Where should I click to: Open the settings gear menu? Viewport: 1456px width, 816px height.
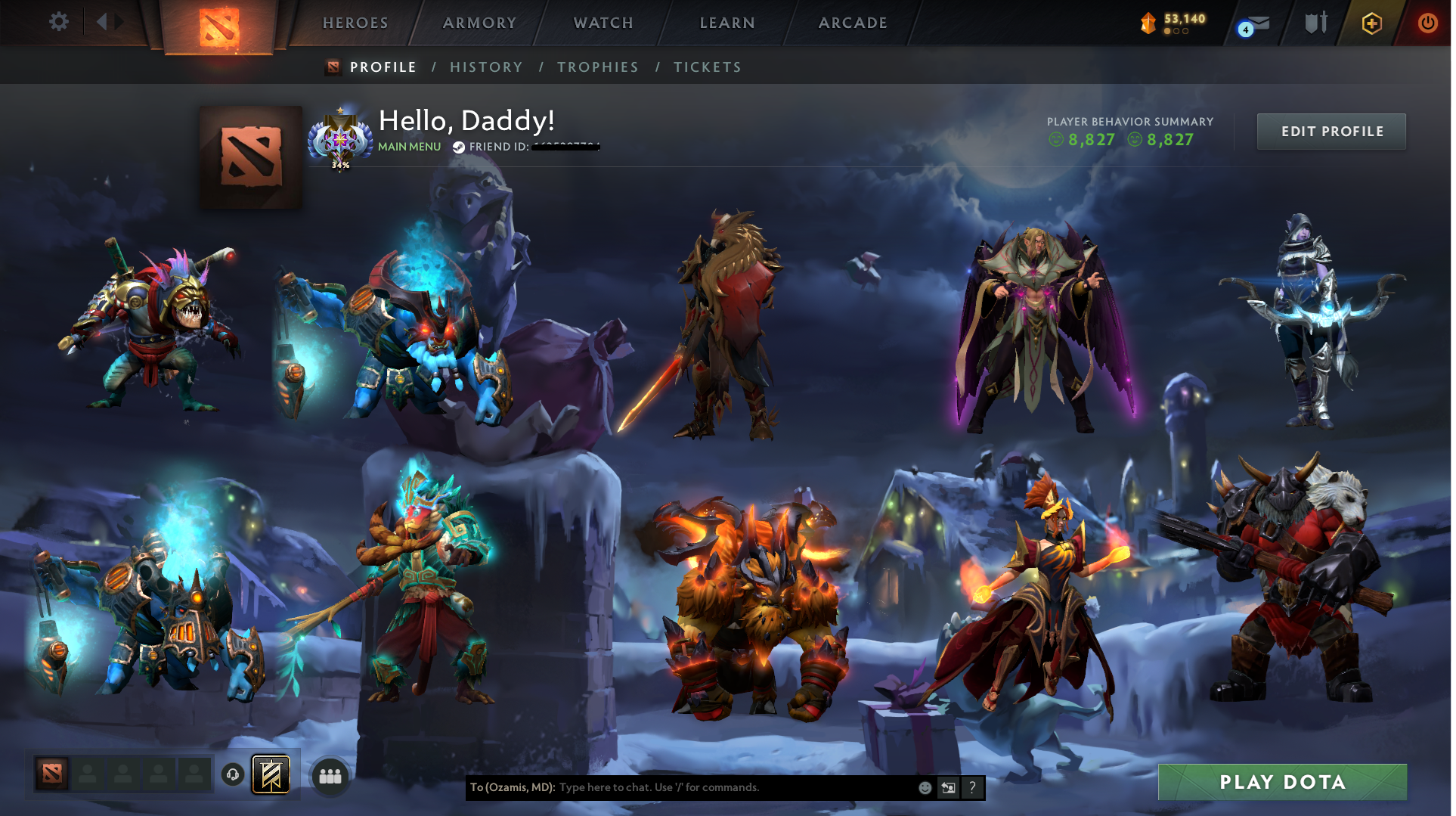(x=58, y=22)
